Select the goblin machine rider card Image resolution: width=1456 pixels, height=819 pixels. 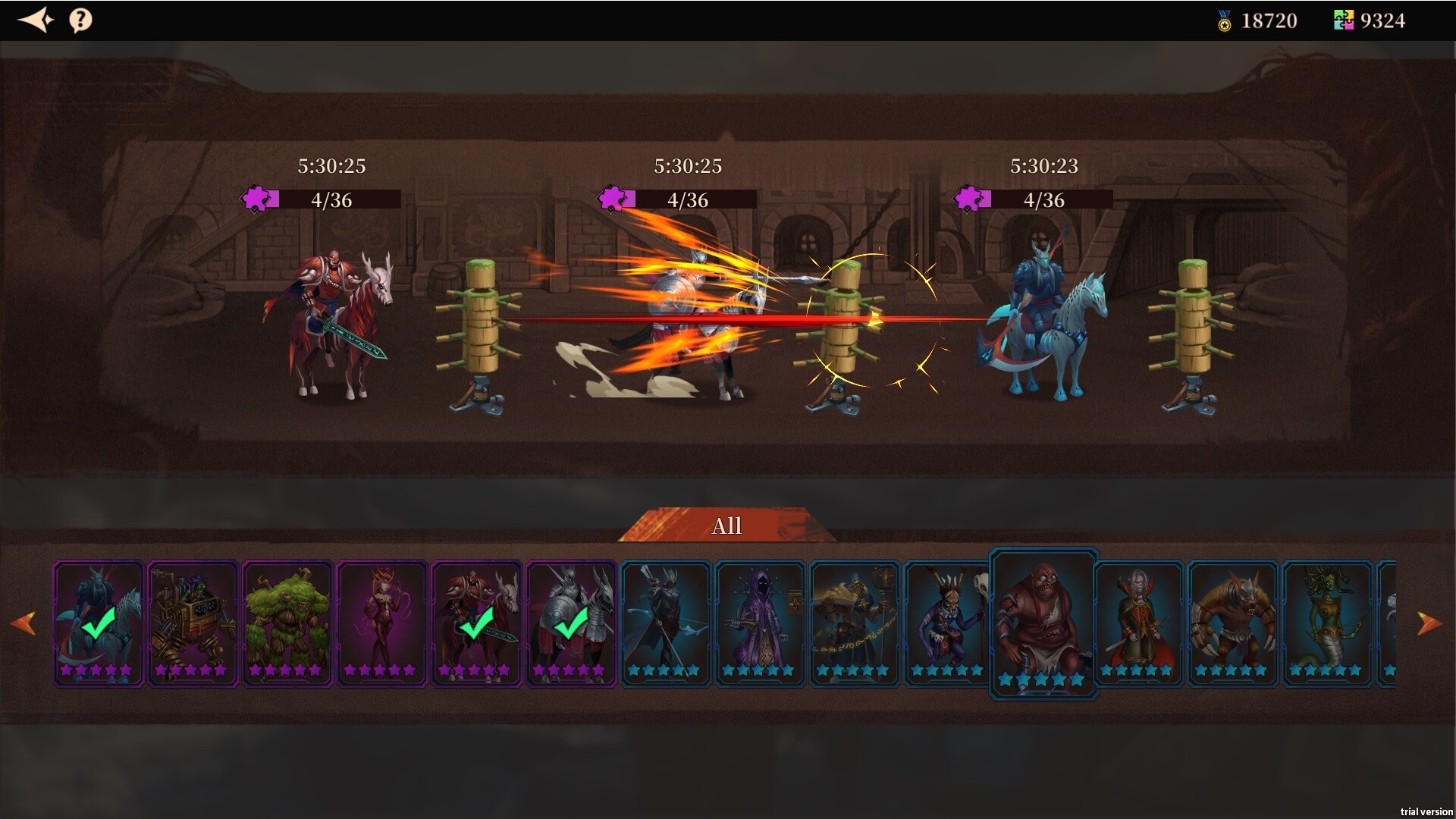[193, 623]
